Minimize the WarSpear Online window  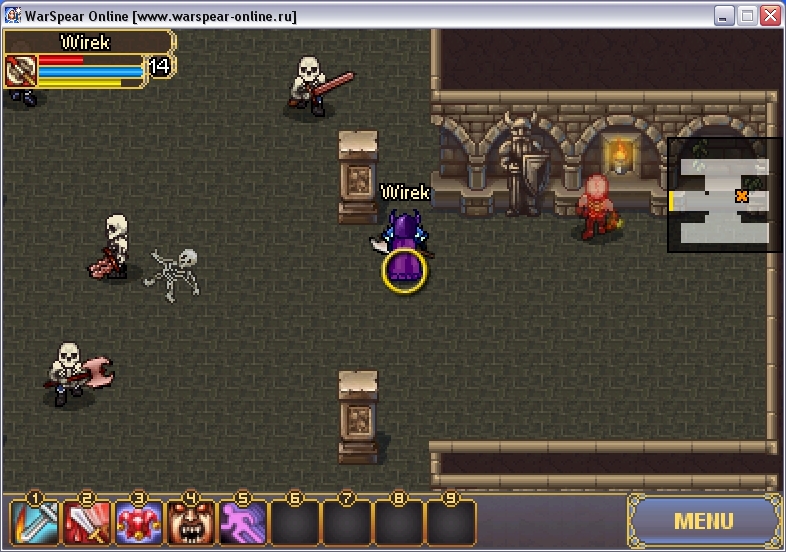724,16
